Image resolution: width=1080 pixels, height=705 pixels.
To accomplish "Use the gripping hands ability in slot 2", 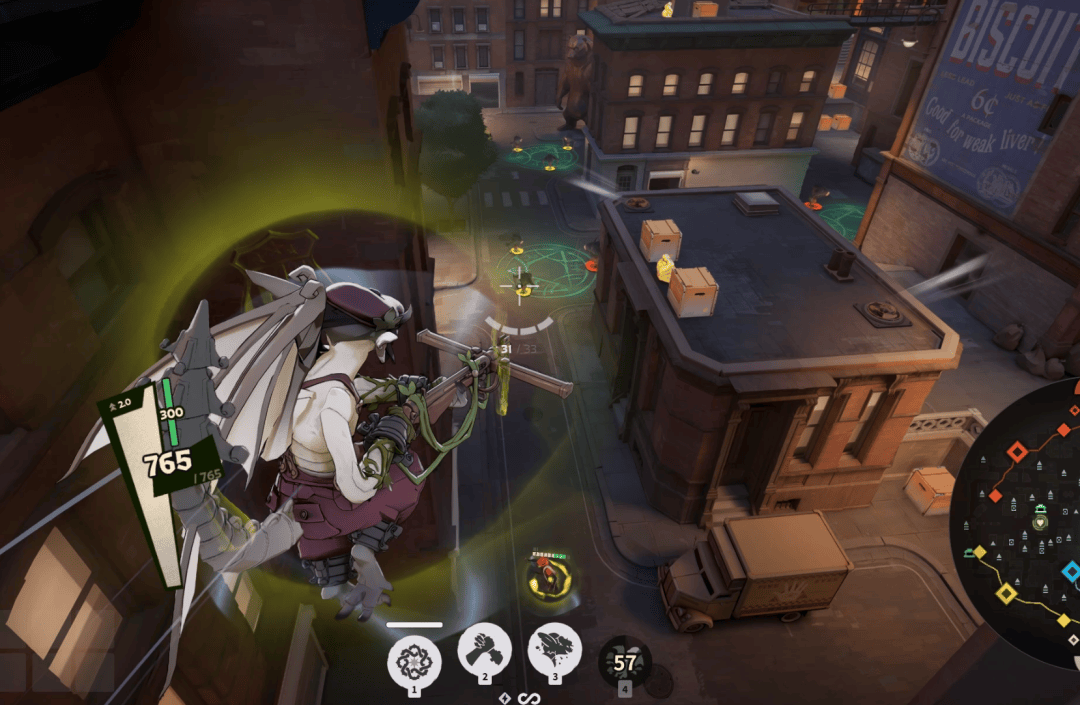I will (484, 649).
